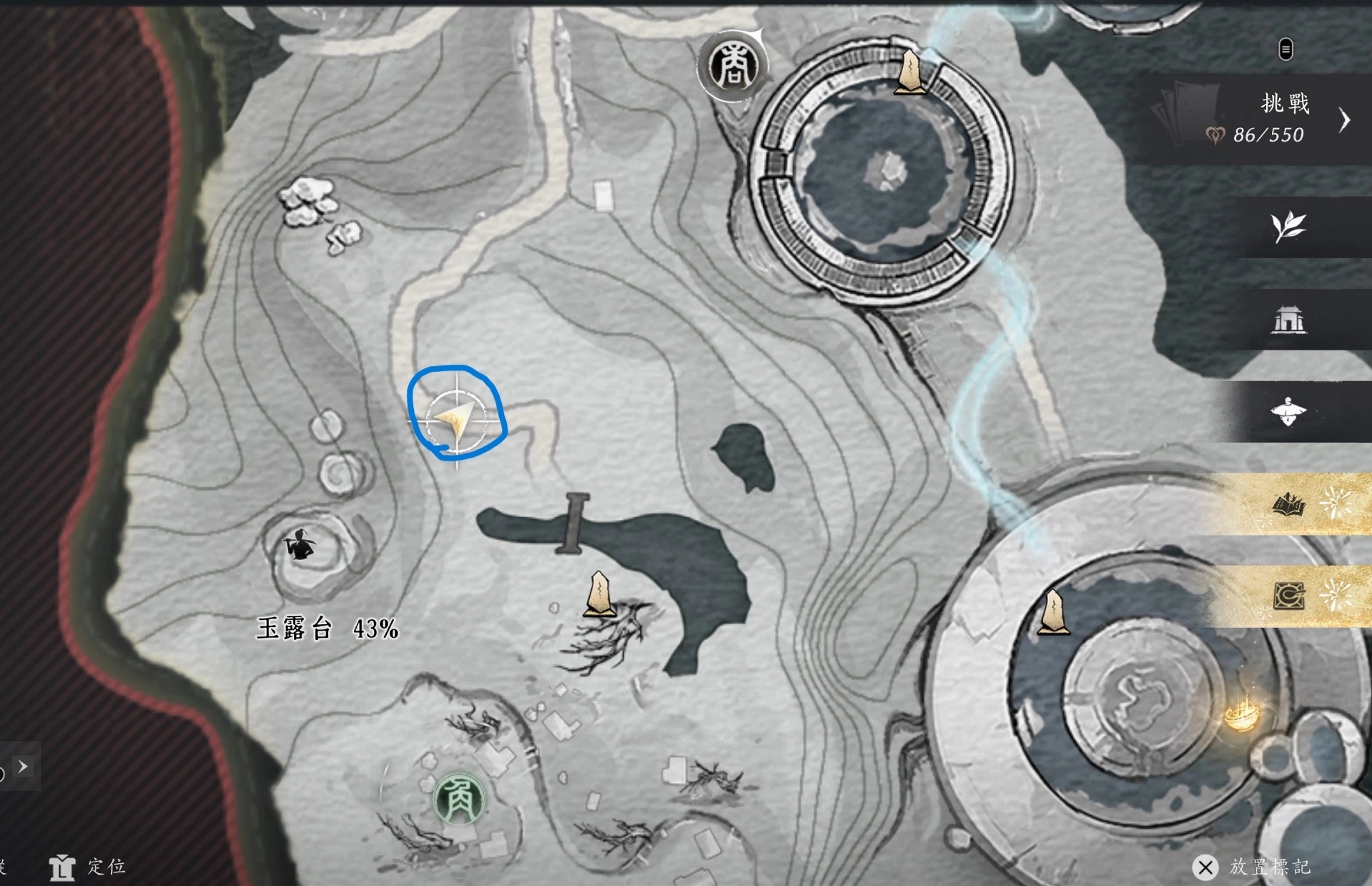Choose the pavilion building filter icon
The image size is (1372, 886).
point(1288,320)
